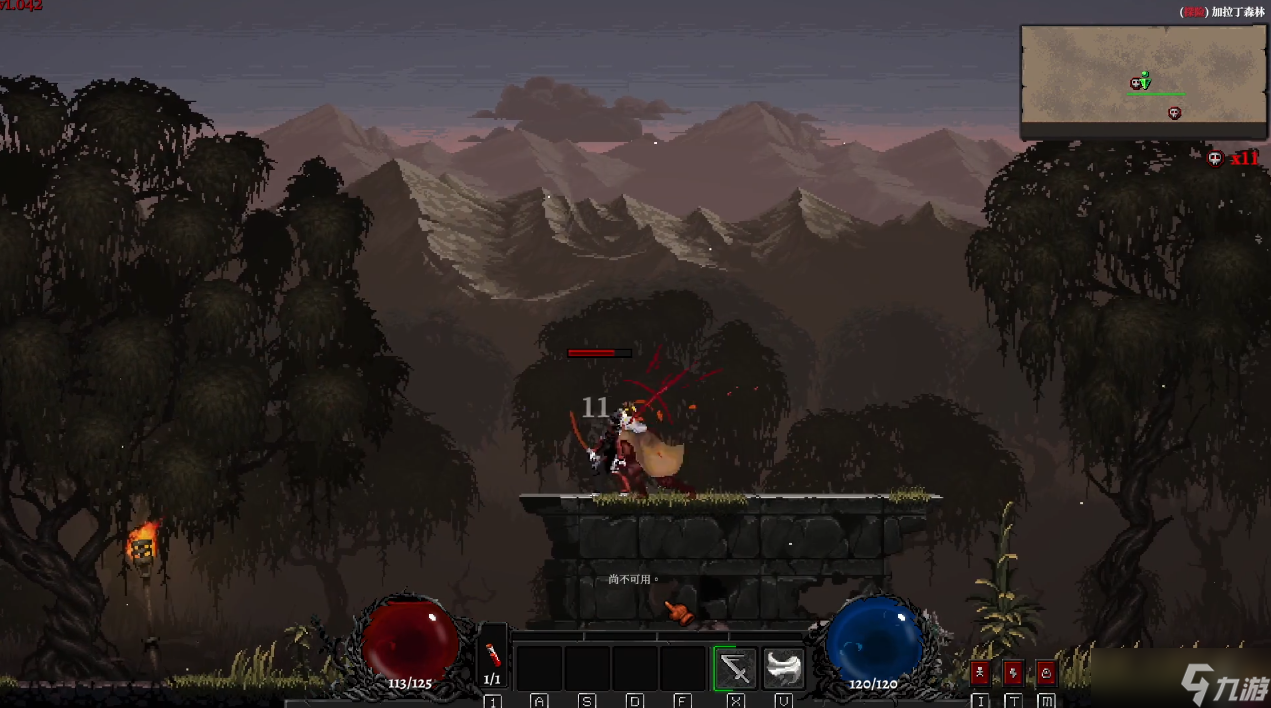Activate the white dash skill slot
1271x708 pixels.
point(784,668)
